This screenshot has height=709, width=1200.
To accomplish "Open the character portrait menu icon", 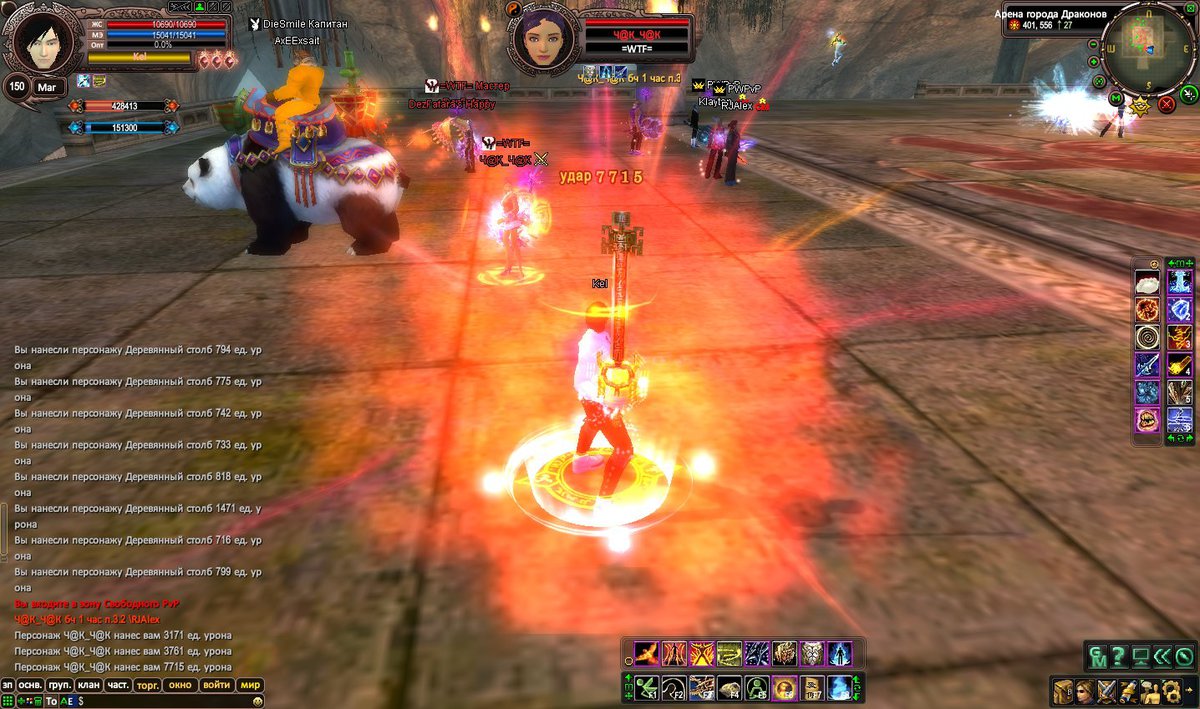I will pyautogui.click(x=1084, y=691).
